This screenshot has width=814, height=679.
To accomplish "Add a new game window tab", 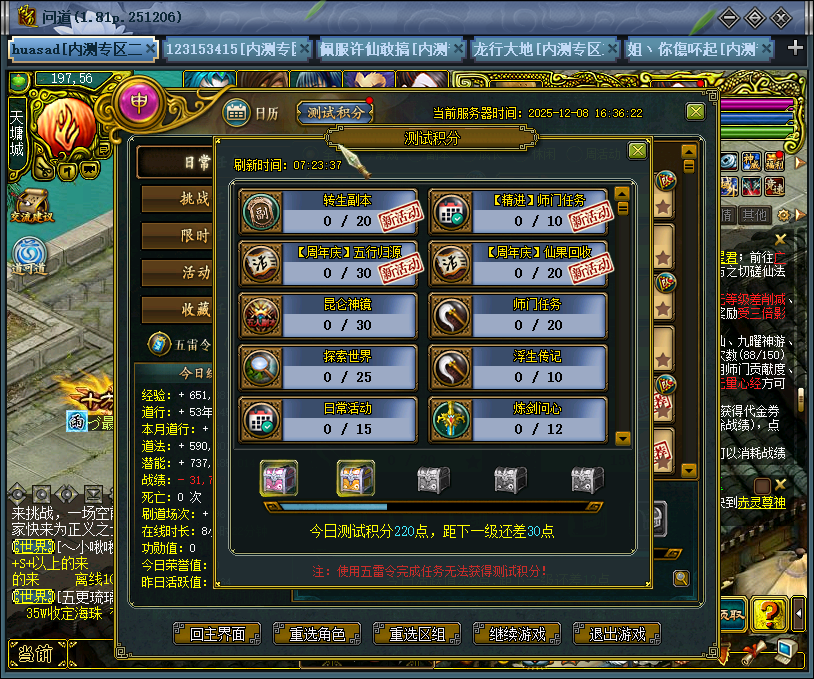I will coord(796,48).
